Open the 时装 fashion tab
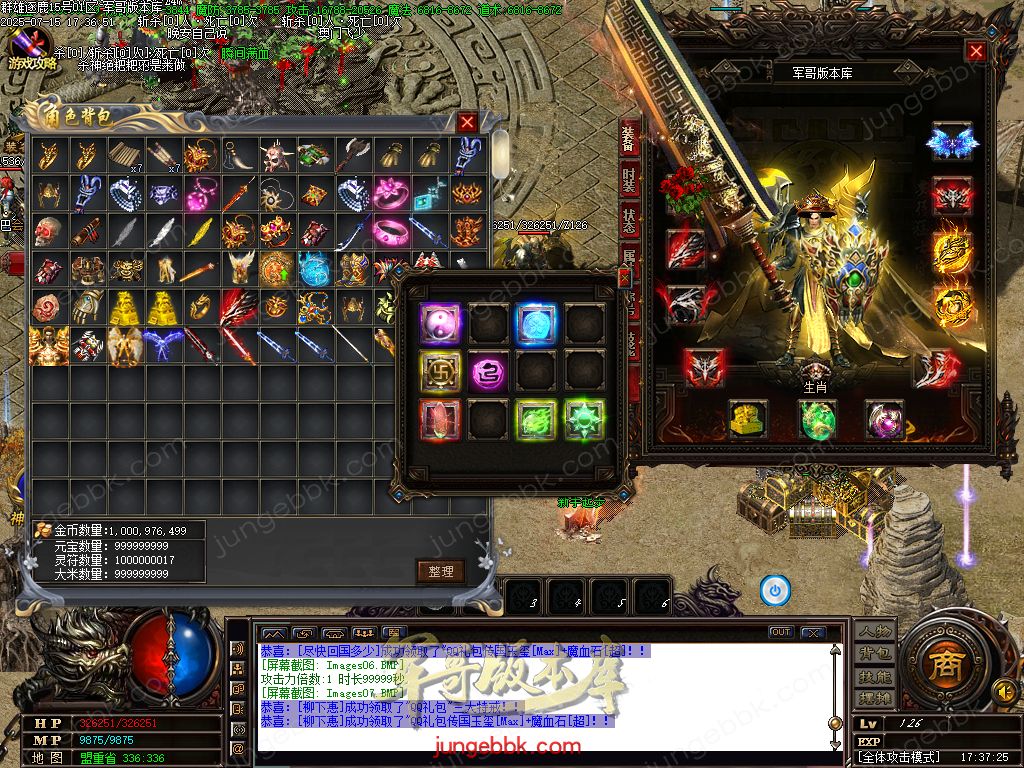The height and width of the screenshot is (768, 1024). (x=628, y=181)
